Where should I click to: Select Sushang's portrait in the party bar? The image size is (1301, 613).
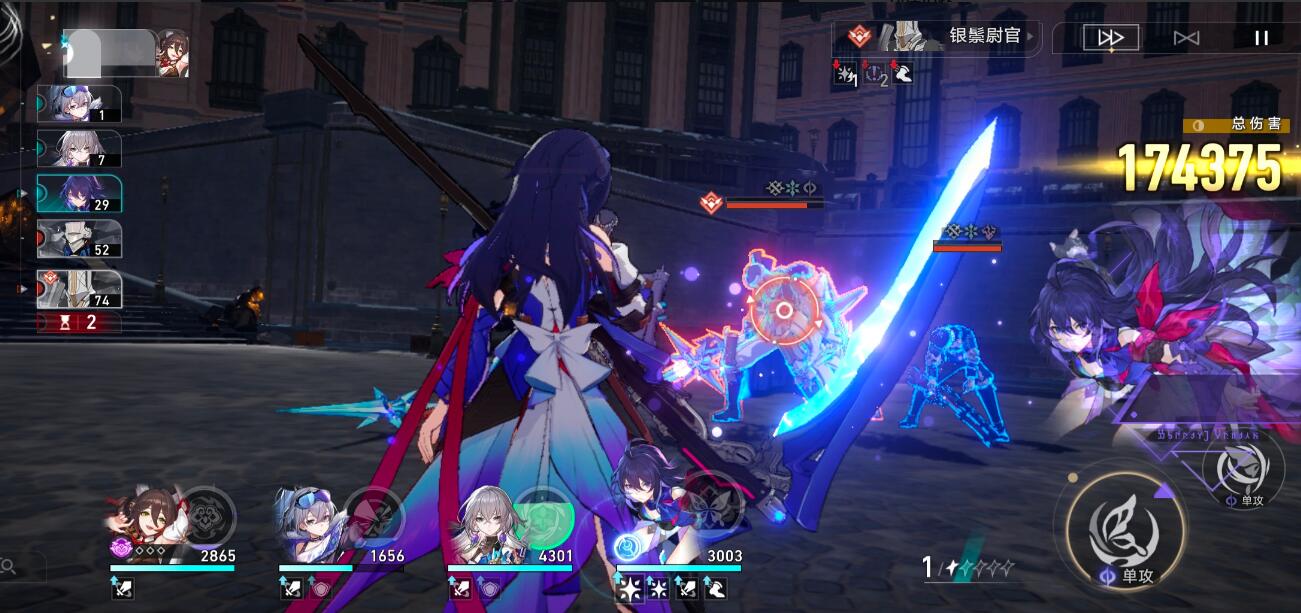click(143, 522)
